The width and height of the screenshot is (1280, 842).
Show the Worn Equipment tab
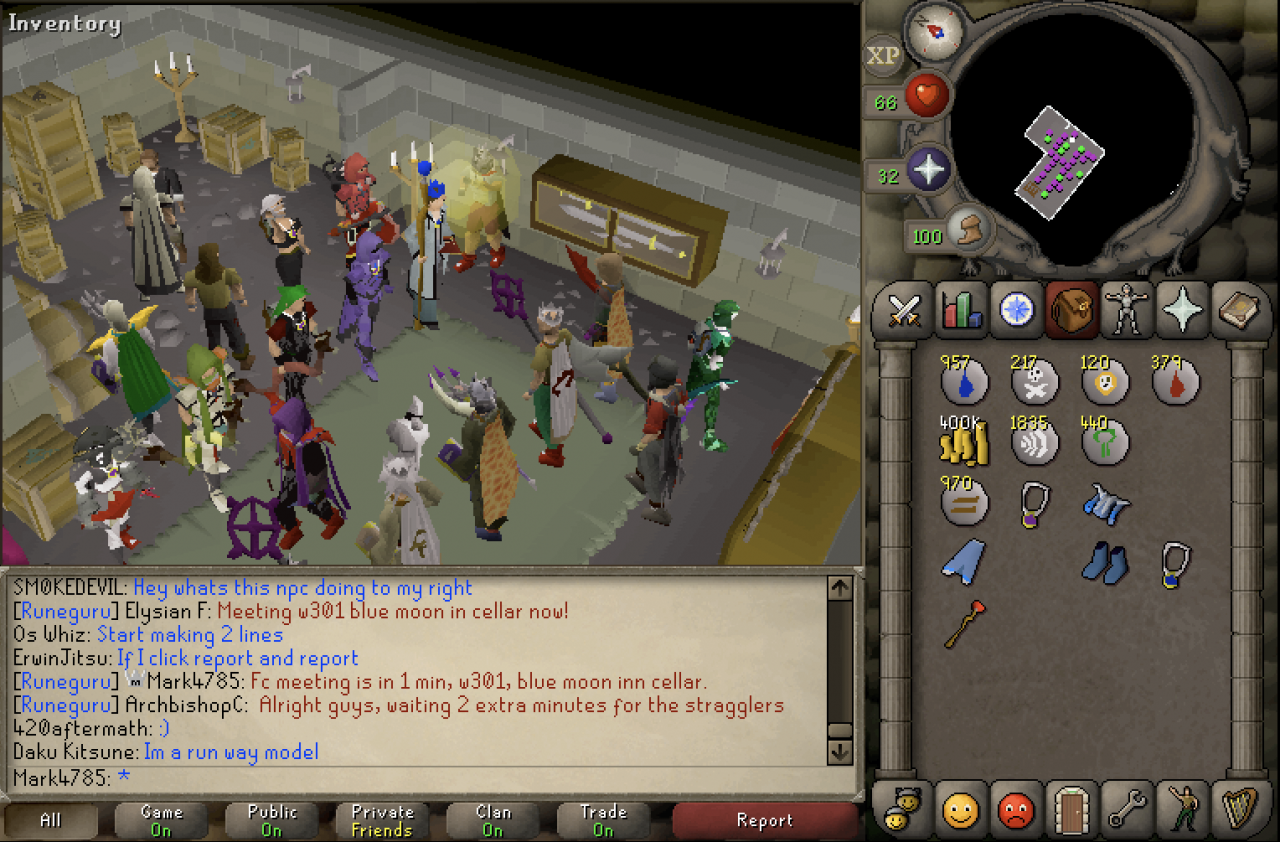[x=1128, y=311]
